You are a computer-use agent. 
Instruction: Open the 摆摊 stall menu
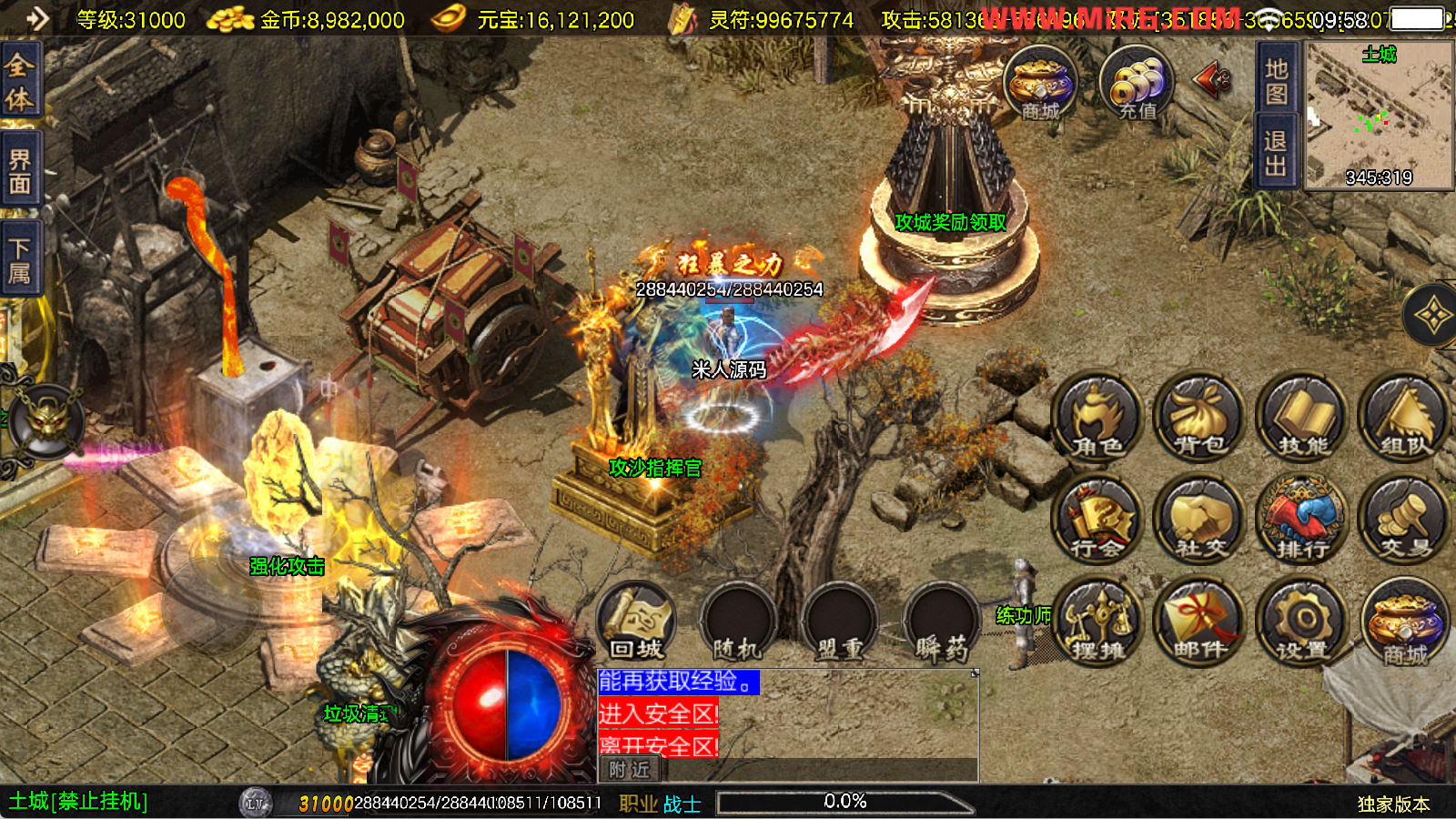pyautogui.click(x=1097, y=622)
